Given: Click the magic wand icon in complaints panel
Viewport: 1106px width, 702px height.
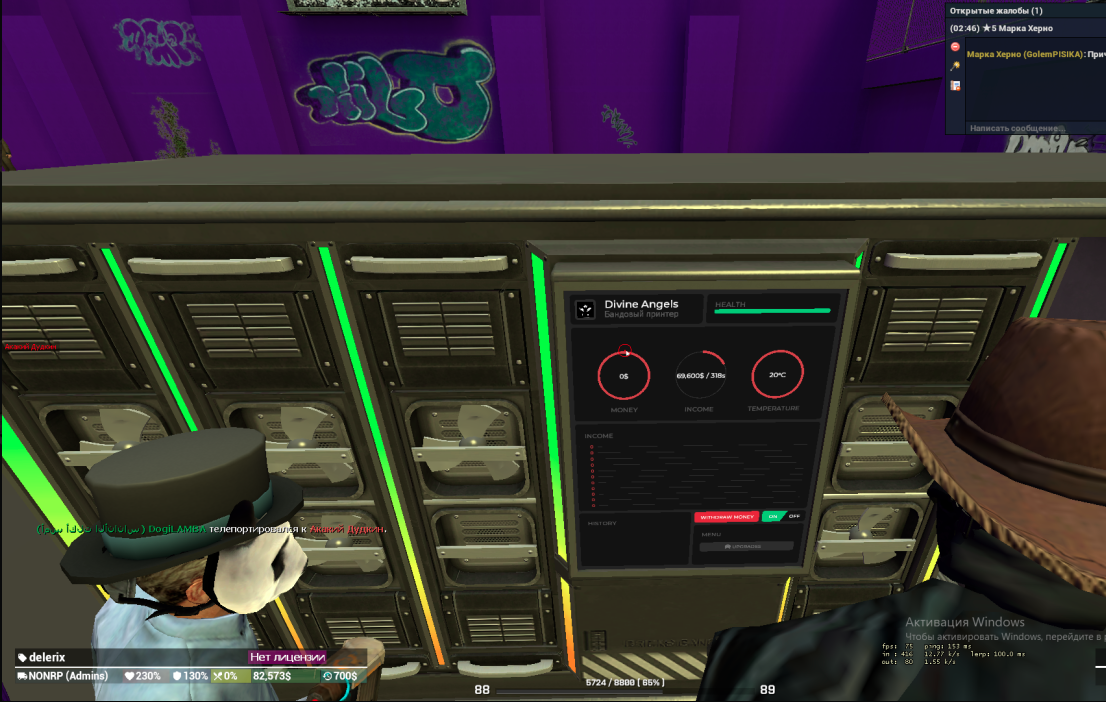Looking at the screenshot, I should tap(955, 66).
